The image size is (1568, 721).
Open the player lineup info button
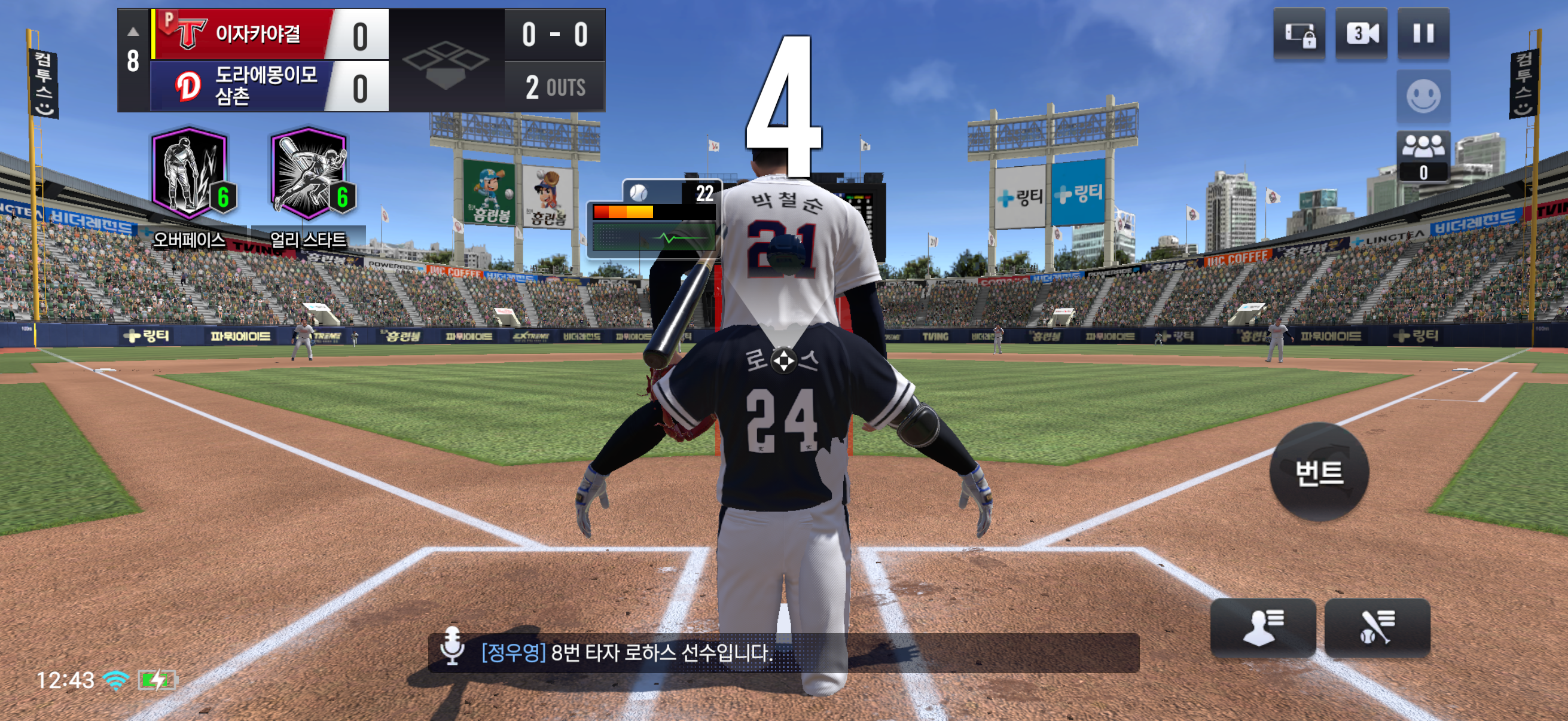1263,627
